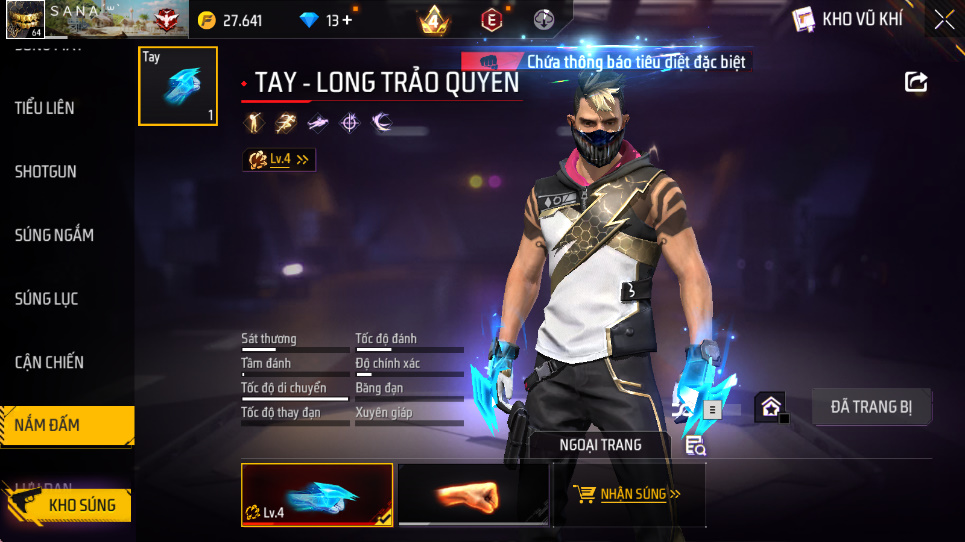Select the Tiểu Liên weapon category
This screenshot has width=965, height=542.
tap(45, 107)
